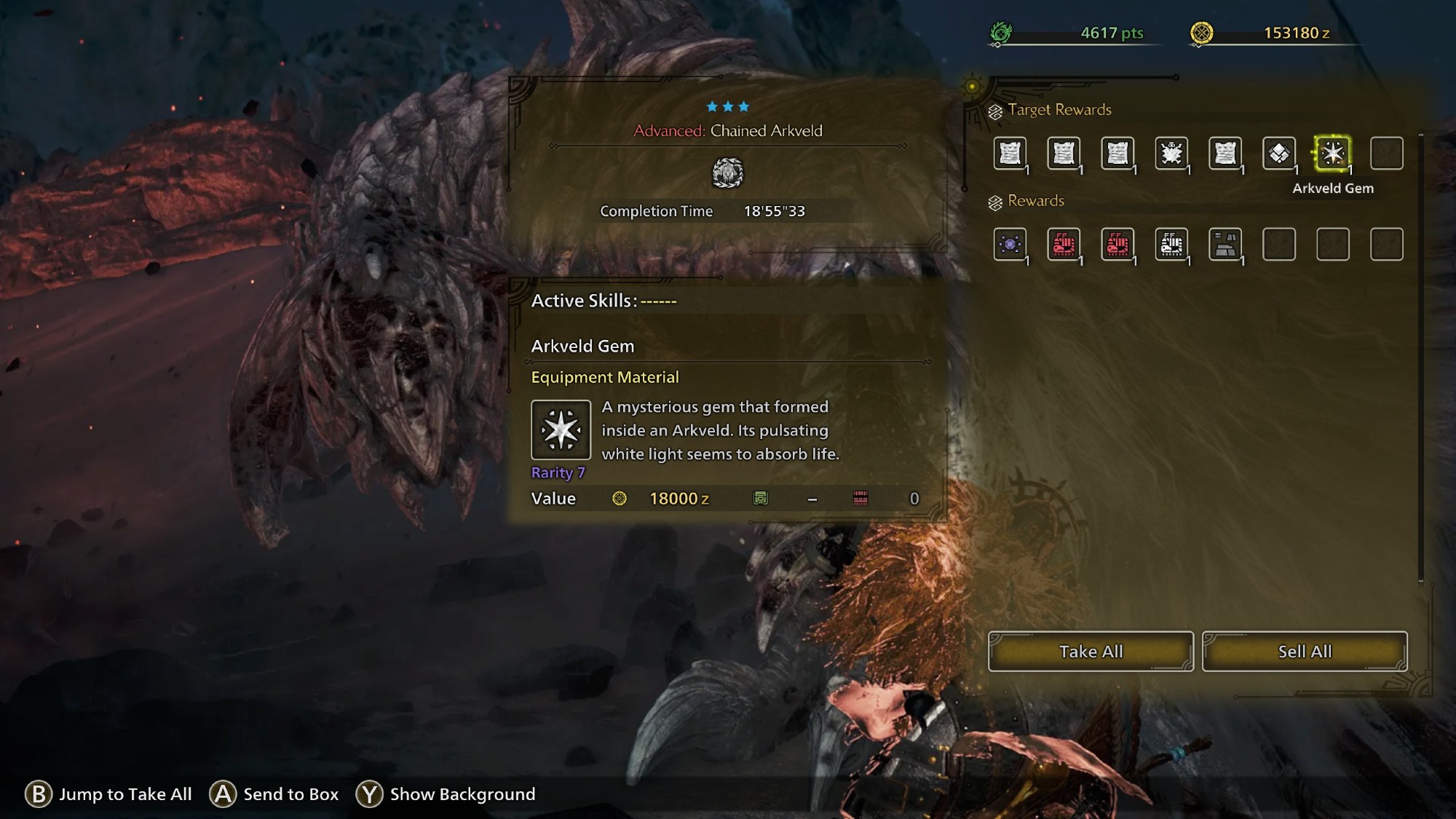Pick the white monster-skull ticket reward

(1171, 245)
